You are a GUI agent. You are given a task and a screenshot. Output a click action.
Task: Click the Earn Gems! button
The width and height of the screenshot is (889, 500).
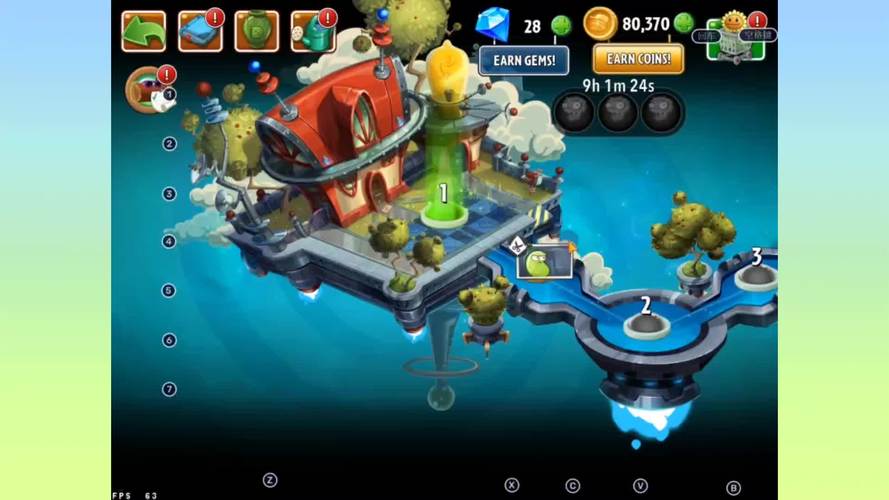(x=523, y=60)
